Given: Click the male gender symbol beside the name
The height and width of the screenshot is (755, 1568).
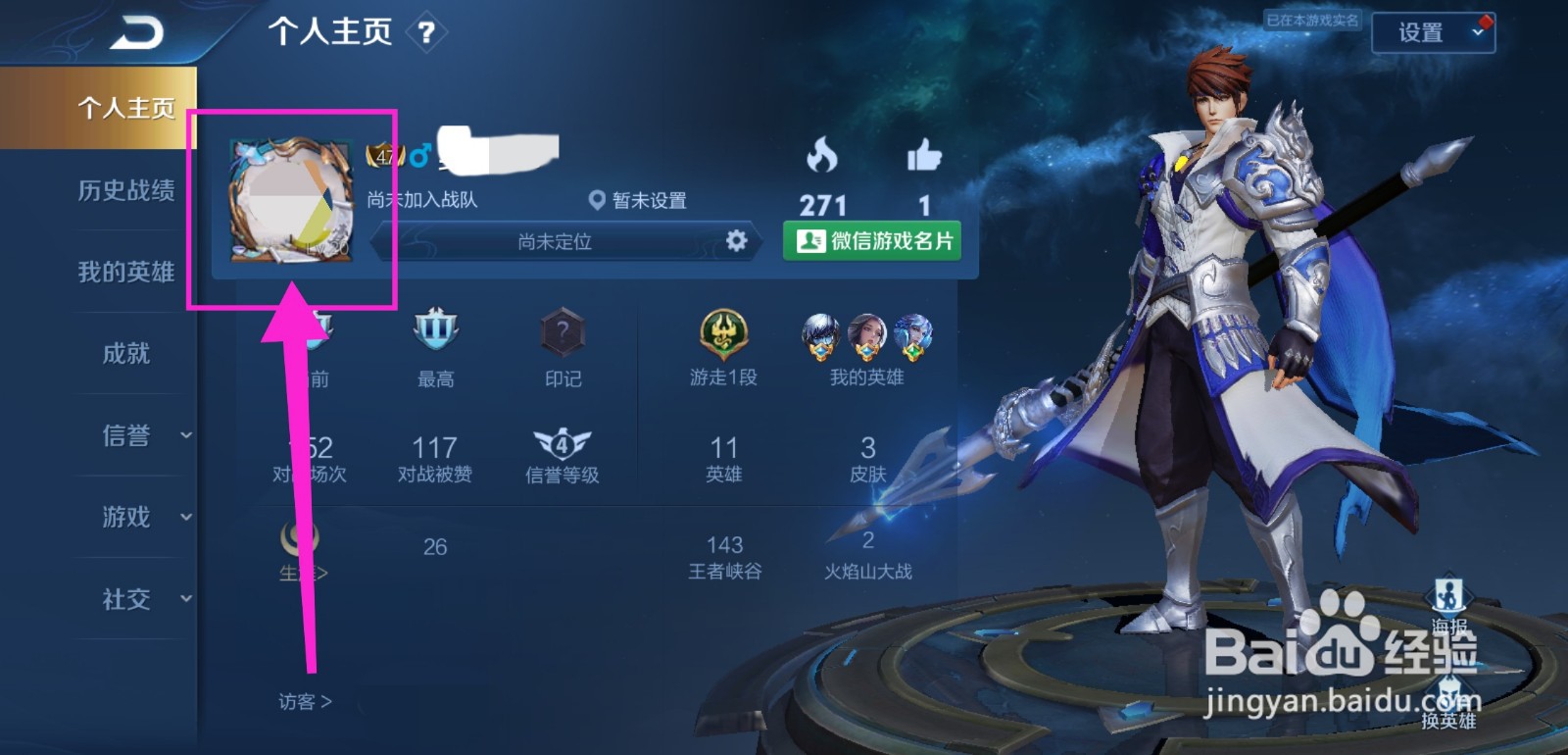Looking at the screenshot, I should tap(418, 154).
